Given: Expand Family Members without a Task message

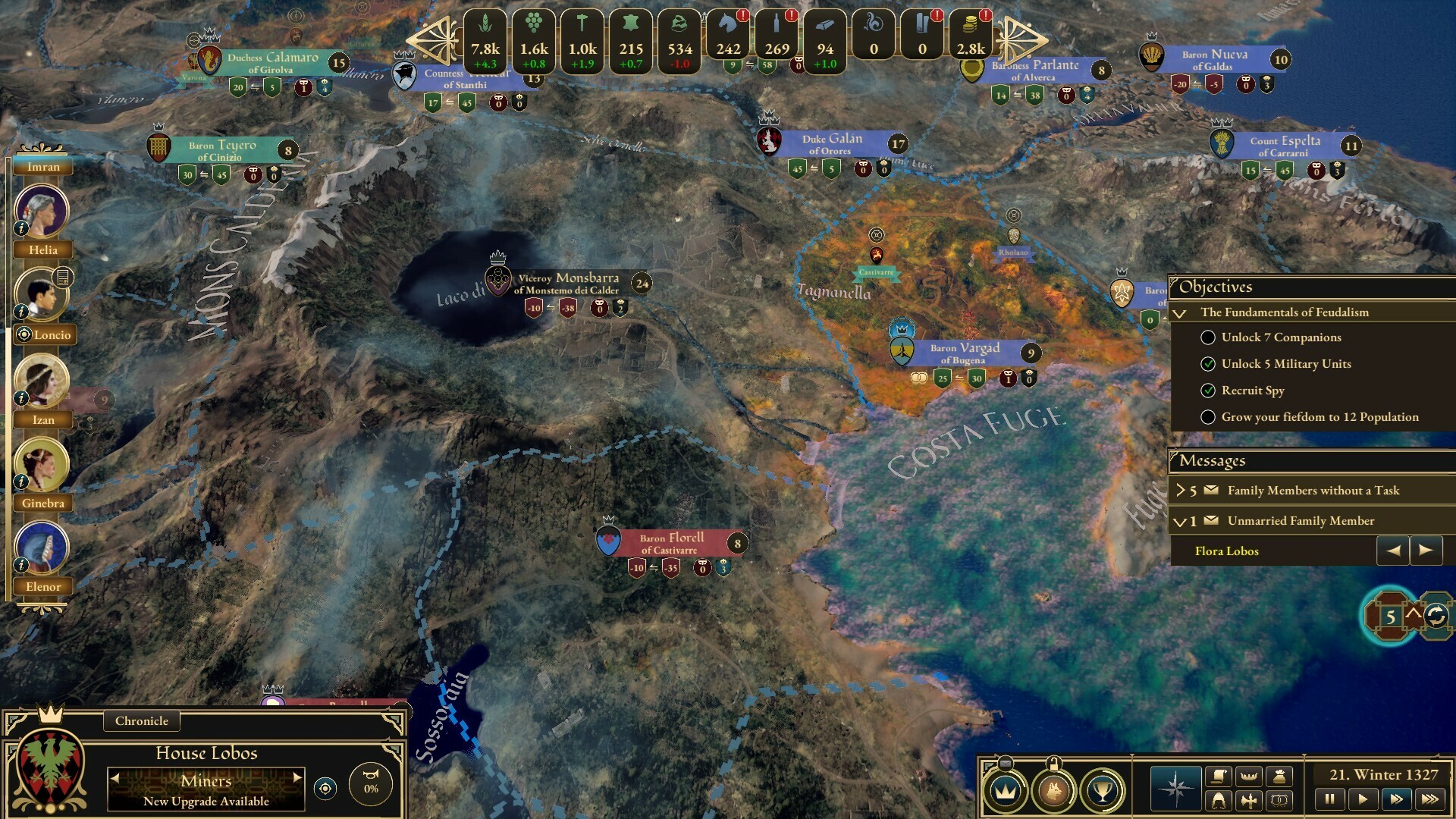Looking at the screenshot, I should 1181,491.
